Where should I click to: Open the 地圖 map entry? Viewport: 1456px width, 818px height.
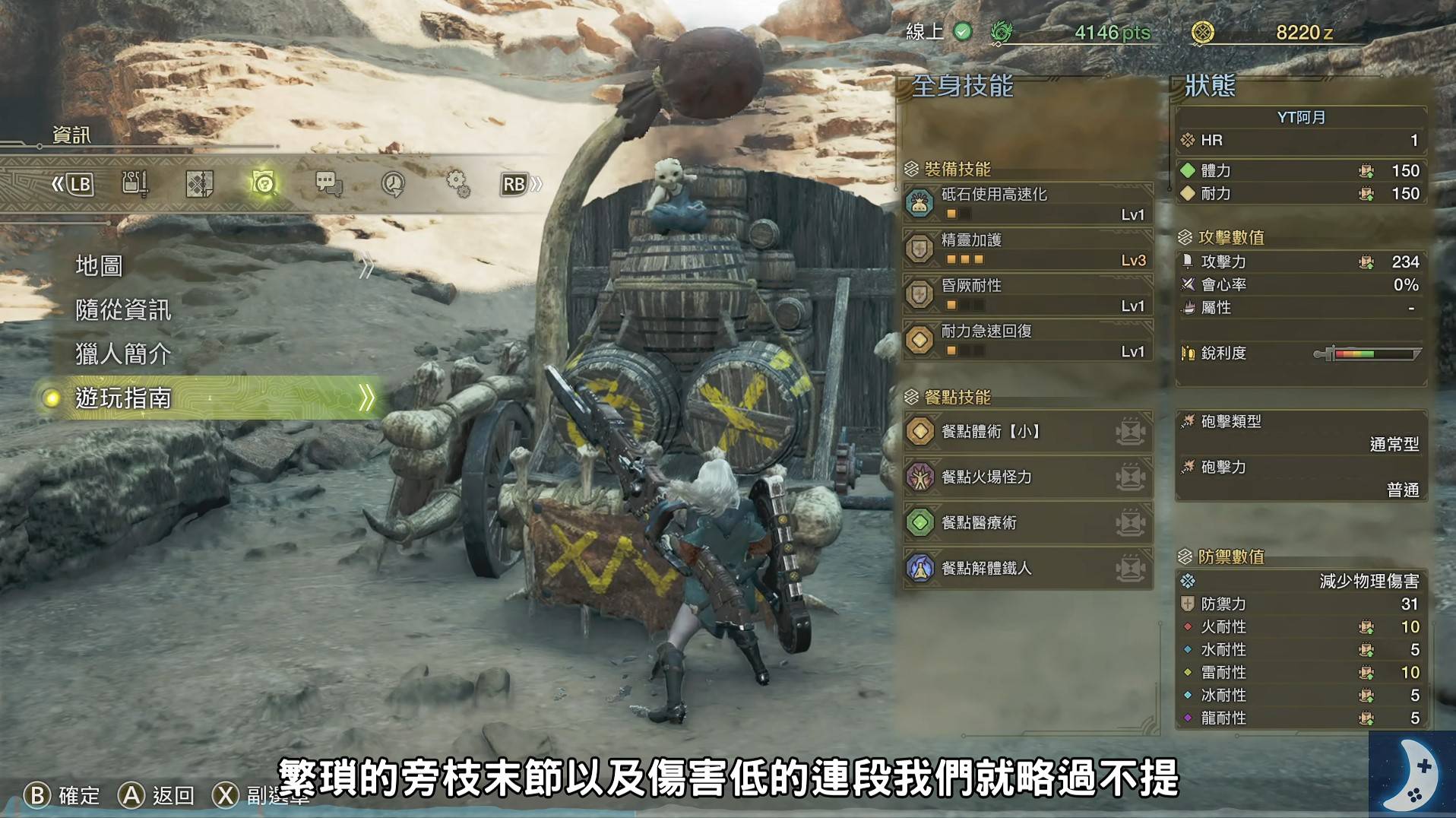(x=100, y=266)
